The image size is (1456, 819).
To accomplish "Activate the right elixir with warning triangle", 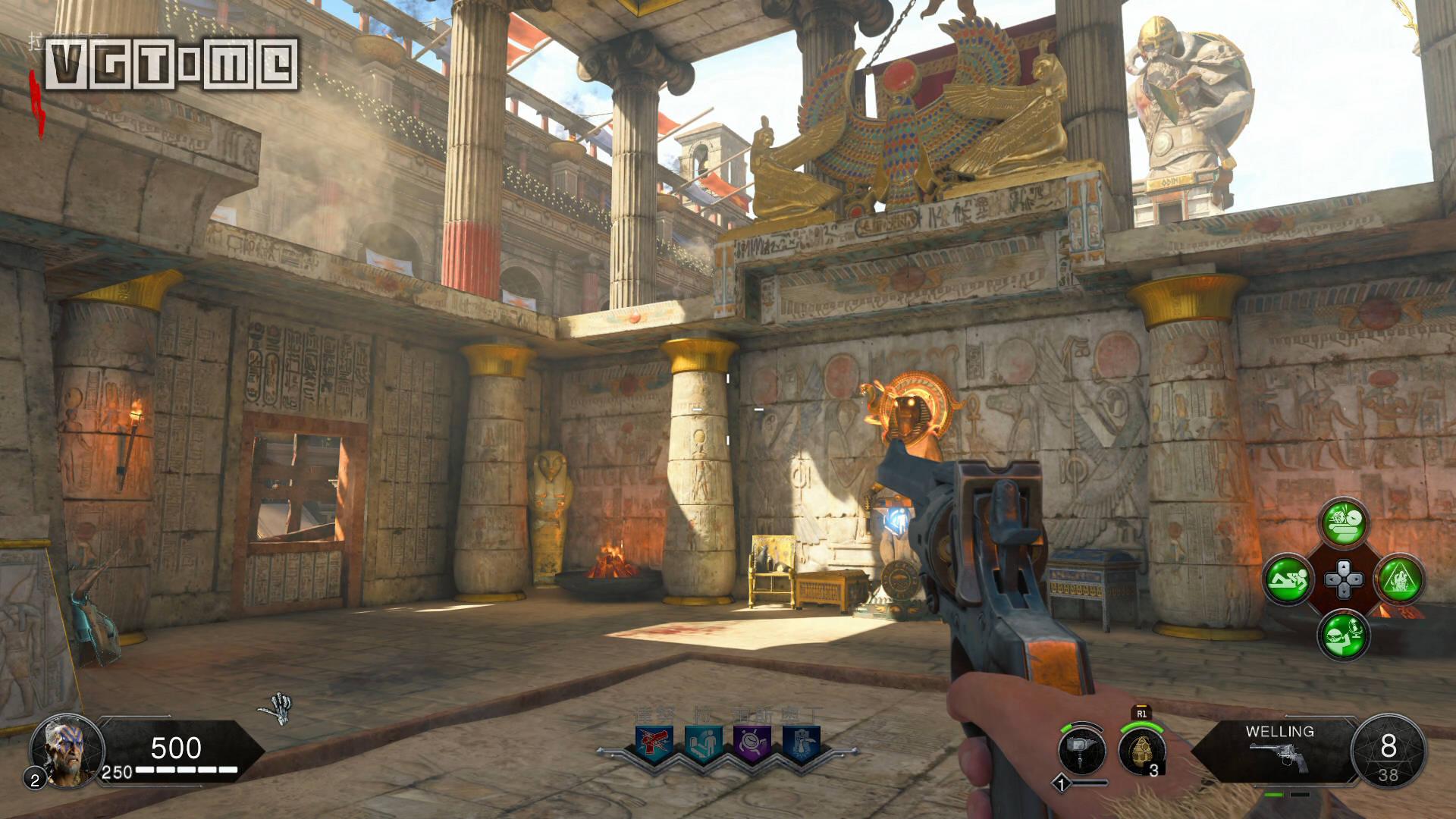I will click(1399, 580).
